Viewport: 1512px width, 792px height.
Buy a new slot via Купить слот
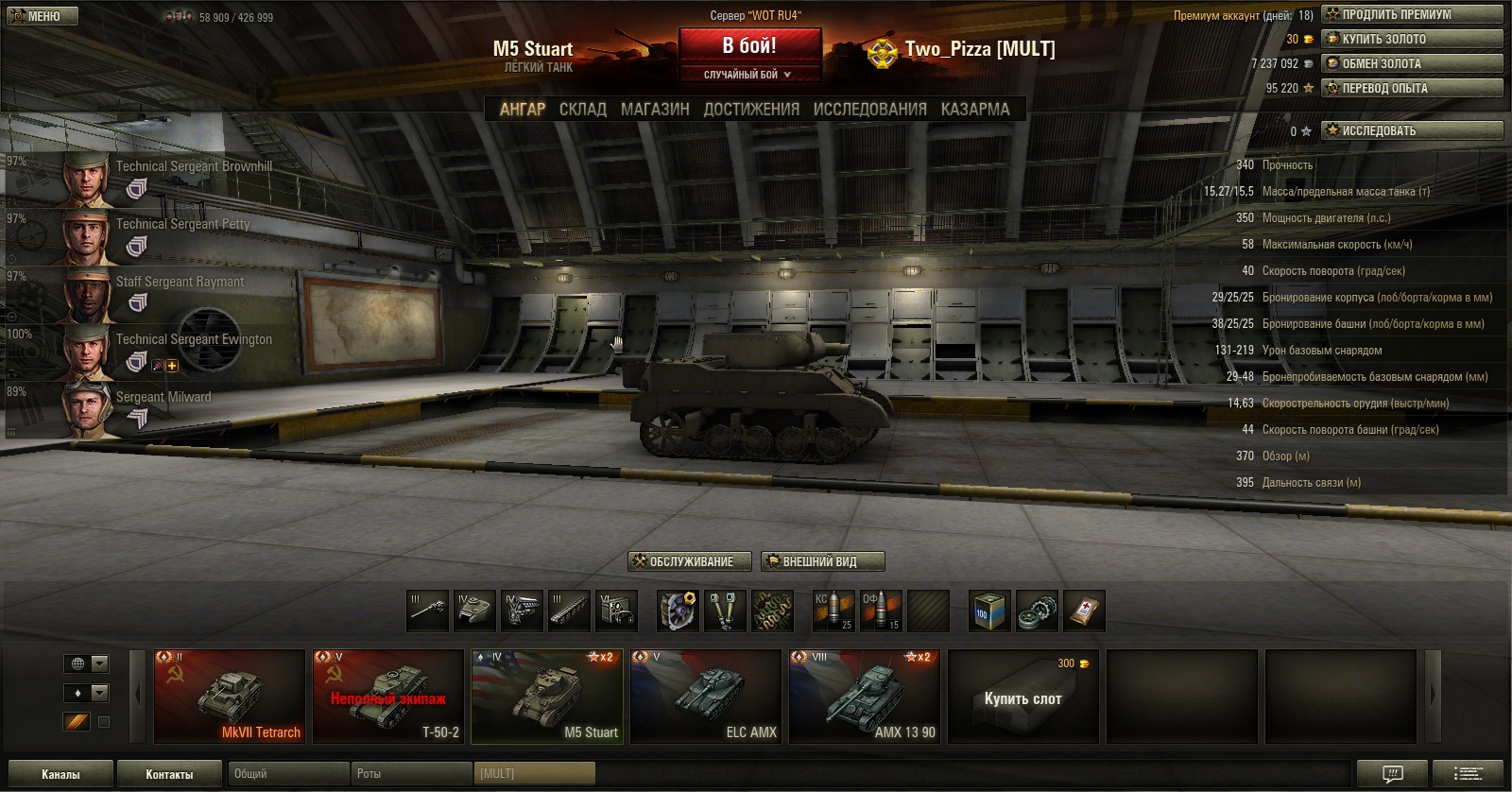tap(1023, 697)
